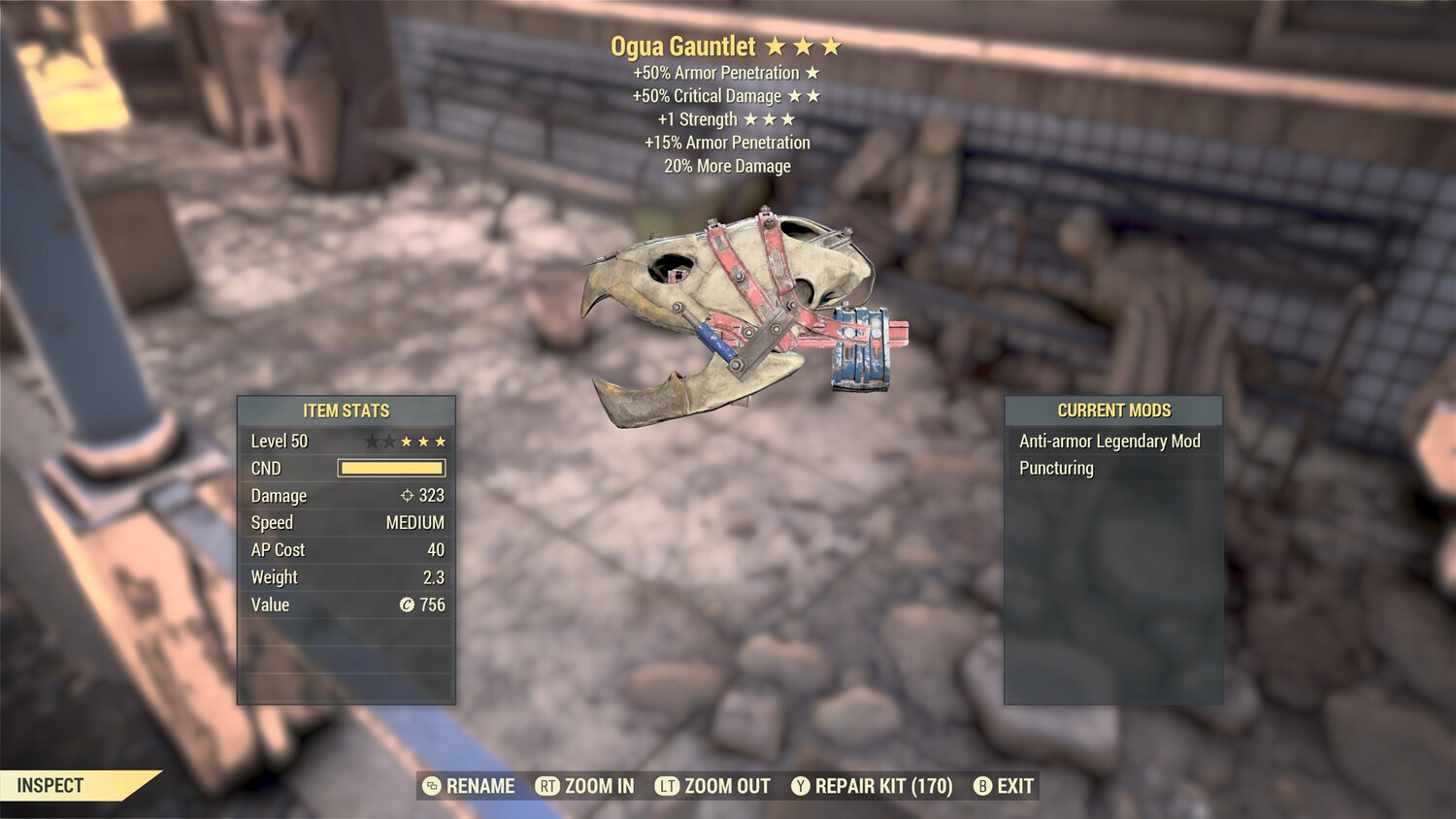
Task: Click the ITEM STATS panel header
Action: point(346,410)
